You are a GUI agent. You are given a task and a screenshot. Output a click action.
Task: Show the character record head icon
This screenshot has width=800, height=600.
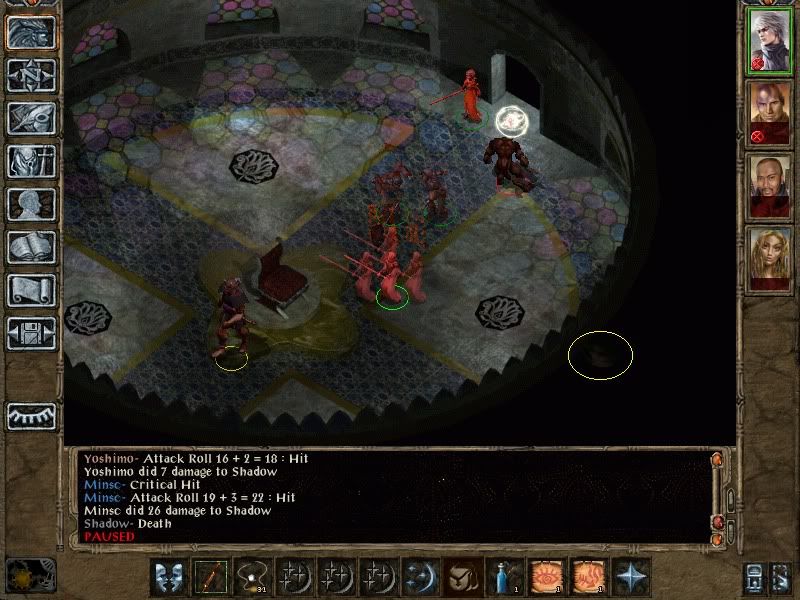tap(31, 204)
